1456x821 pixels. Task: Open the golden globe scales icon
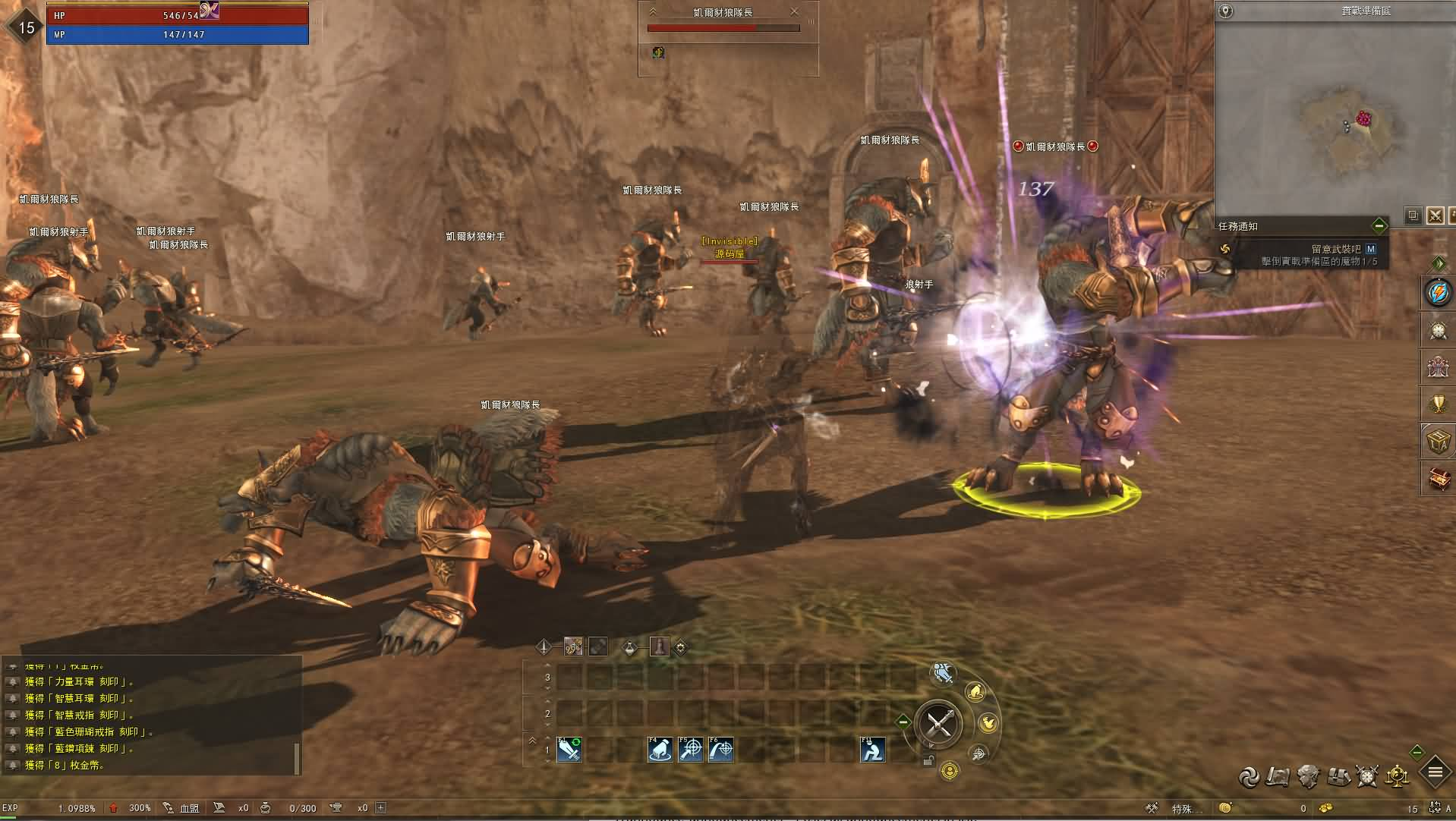1398,775
